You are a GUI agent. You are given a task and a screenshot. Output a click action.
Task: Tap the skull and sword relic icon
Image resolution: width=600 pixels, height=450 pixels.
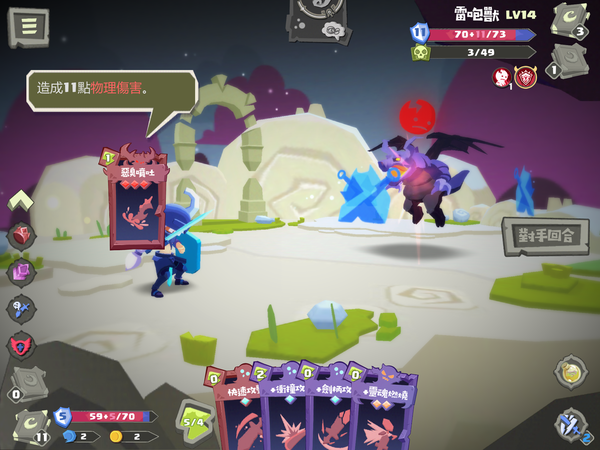[x=22, y=309]
